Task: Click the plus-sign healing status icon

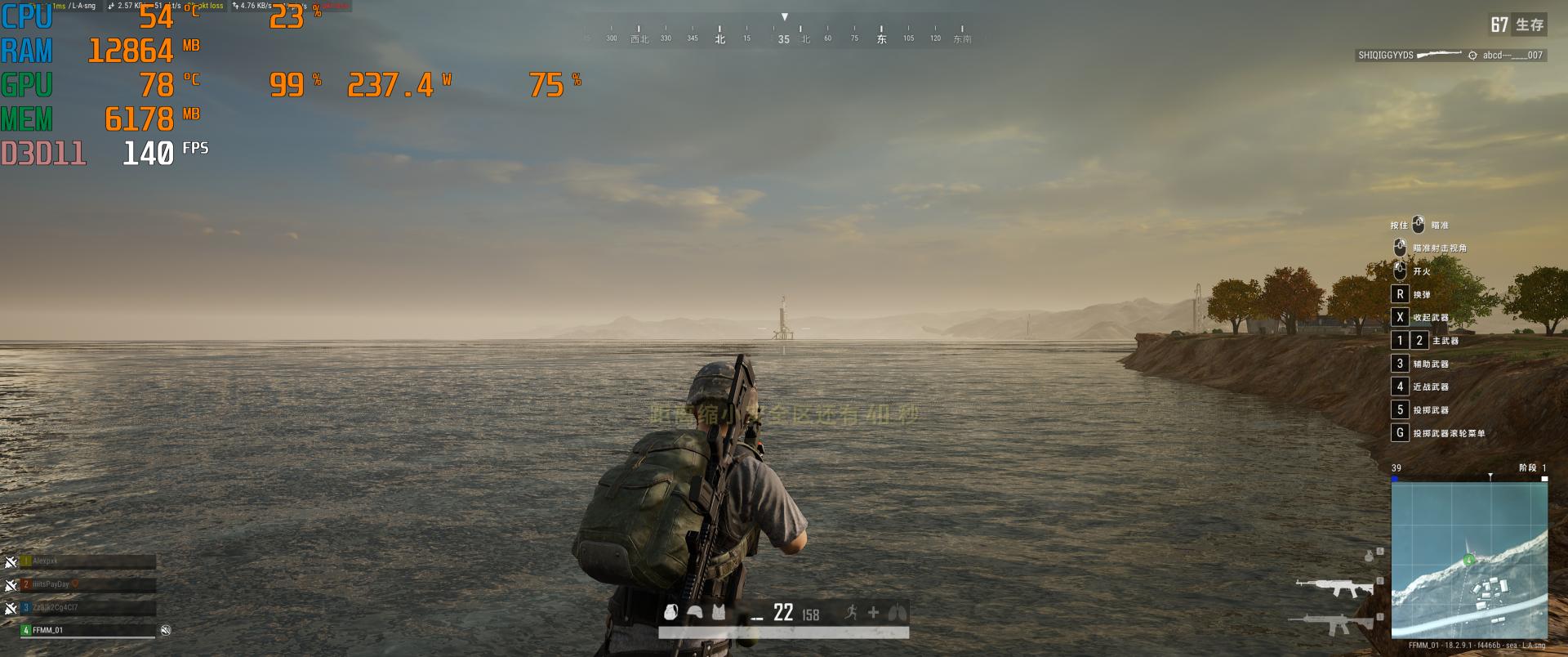Action: coord(873,612)
